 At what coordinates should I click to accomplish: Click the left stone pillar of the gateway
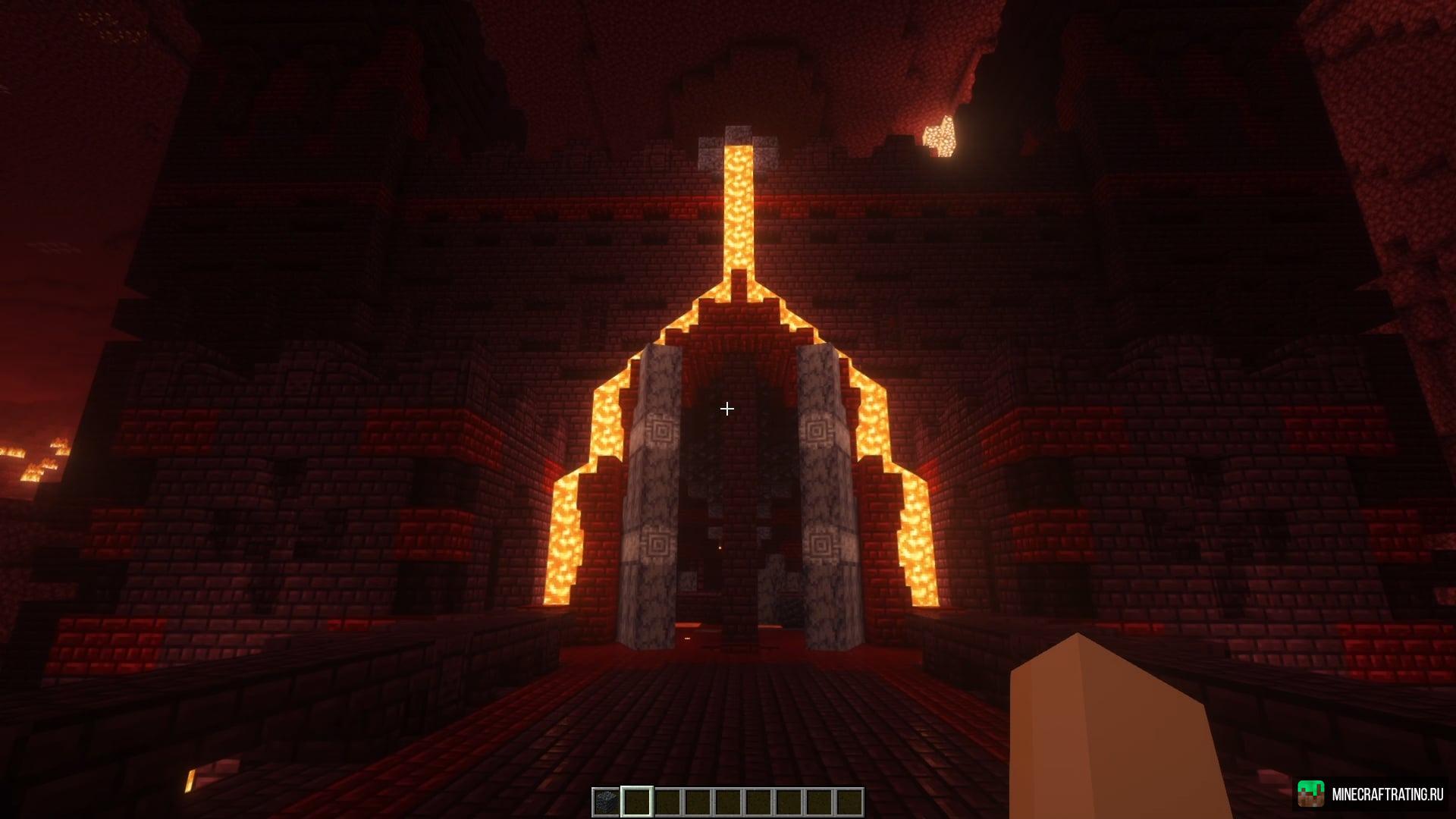coord(657,493)
